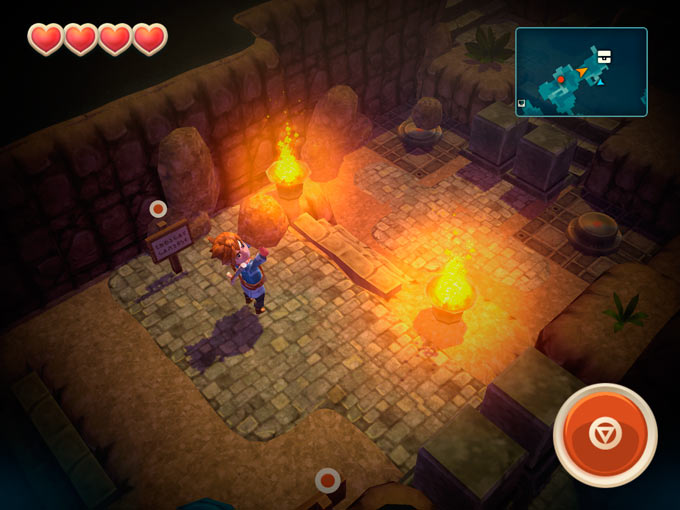
Task: Tap the orange action button
Action: pos(605,434)
